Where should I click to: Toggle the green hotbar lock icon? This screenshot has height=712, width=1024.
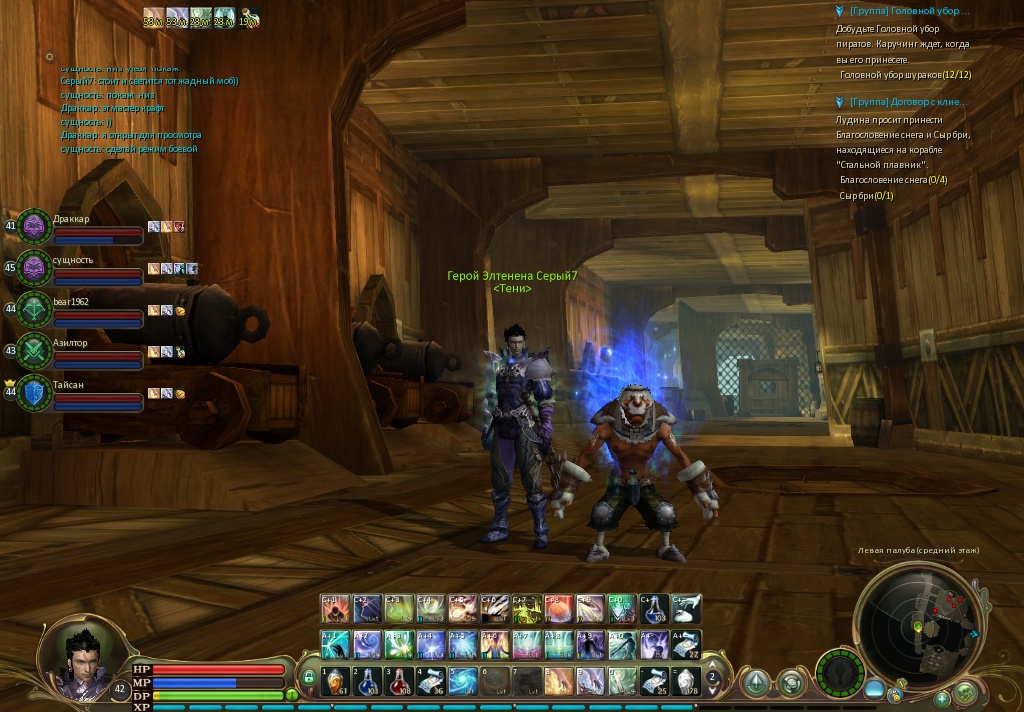click(x=310, y=679)
